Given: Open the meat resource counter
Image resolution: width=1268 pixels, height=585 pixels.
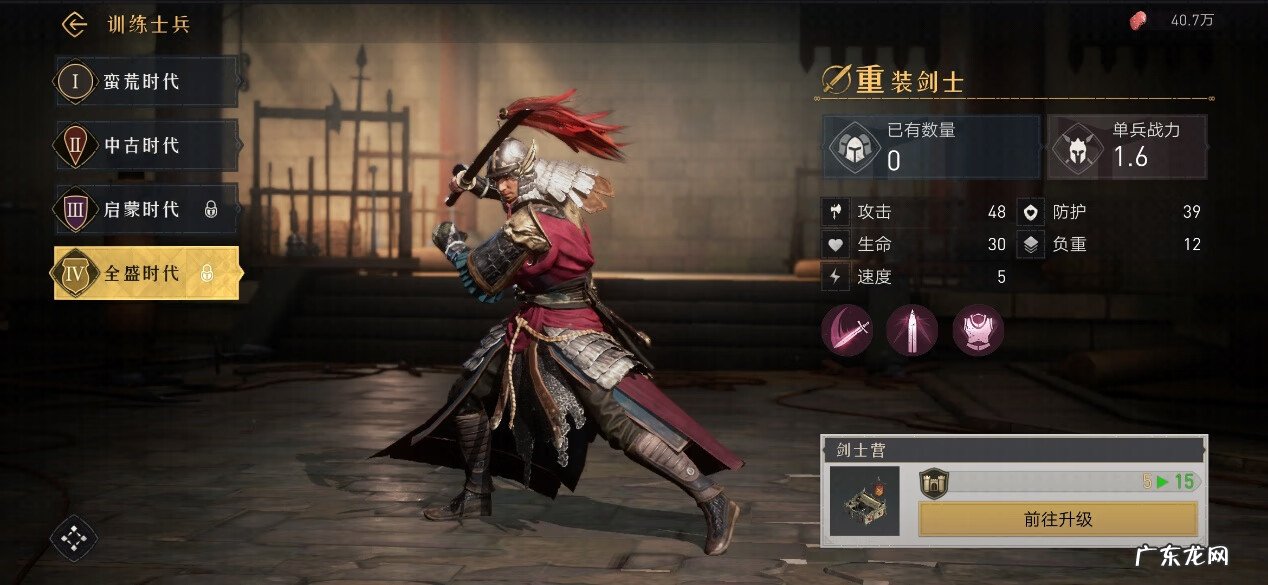Looking at the screenshot, I should pyautogui.click(x=1172, y=20).
